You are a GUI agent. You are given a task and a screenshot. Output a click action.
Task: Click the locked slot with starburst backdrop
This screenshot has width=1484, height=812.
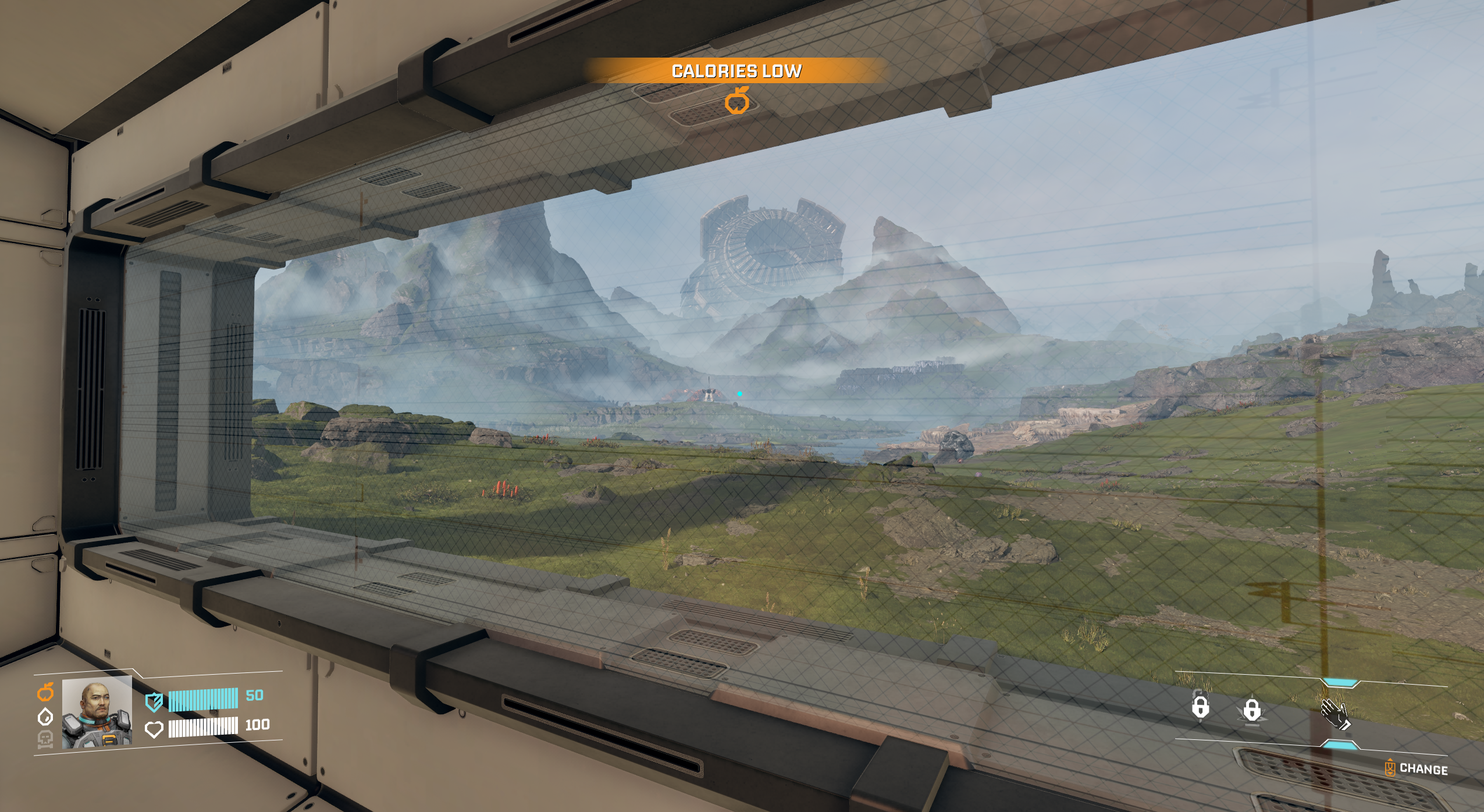(1252, 711)
